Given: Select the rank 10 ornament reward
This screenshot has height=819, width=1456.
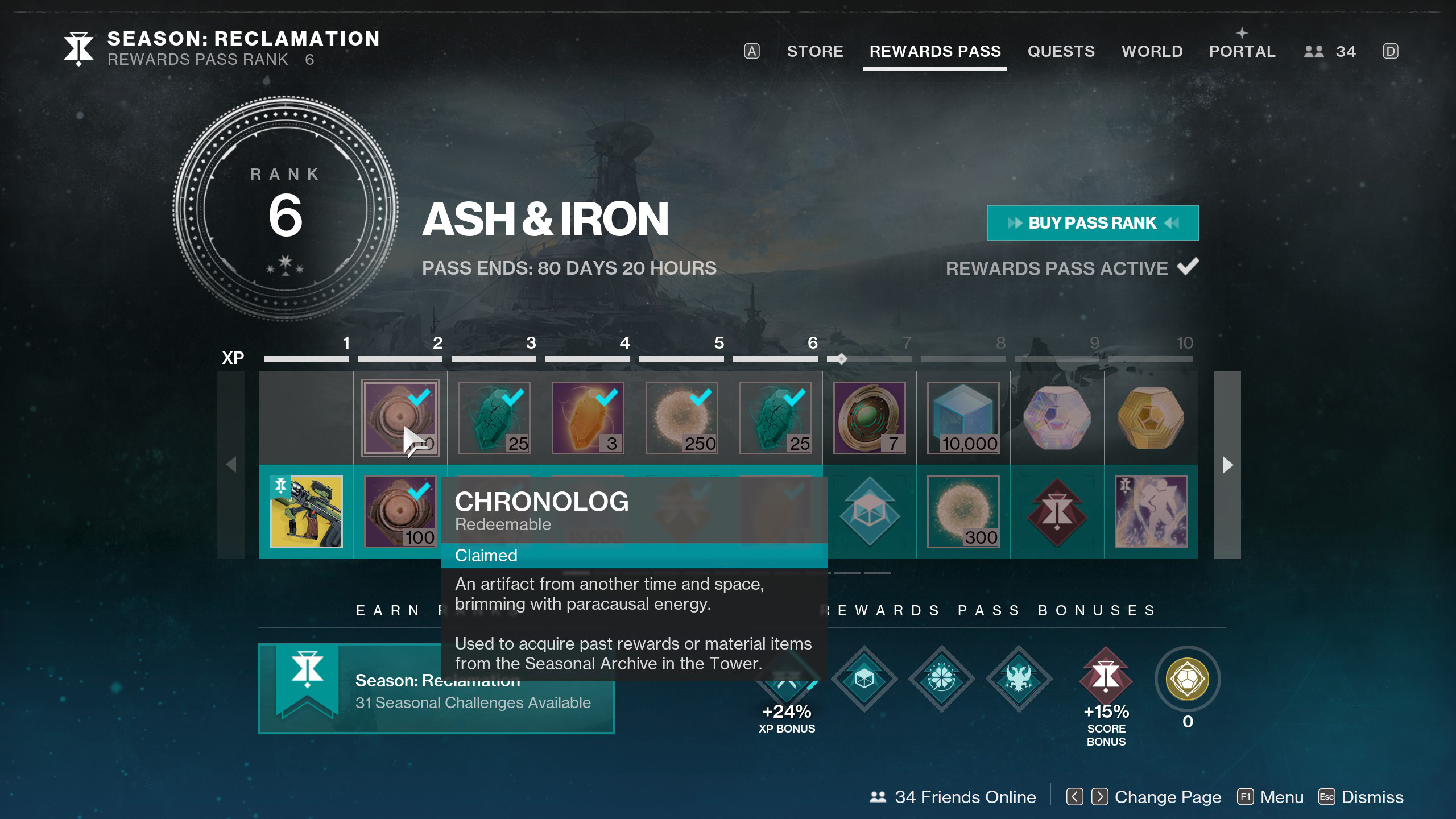Looking at the screenshot, I should (x=1151, y=512).
